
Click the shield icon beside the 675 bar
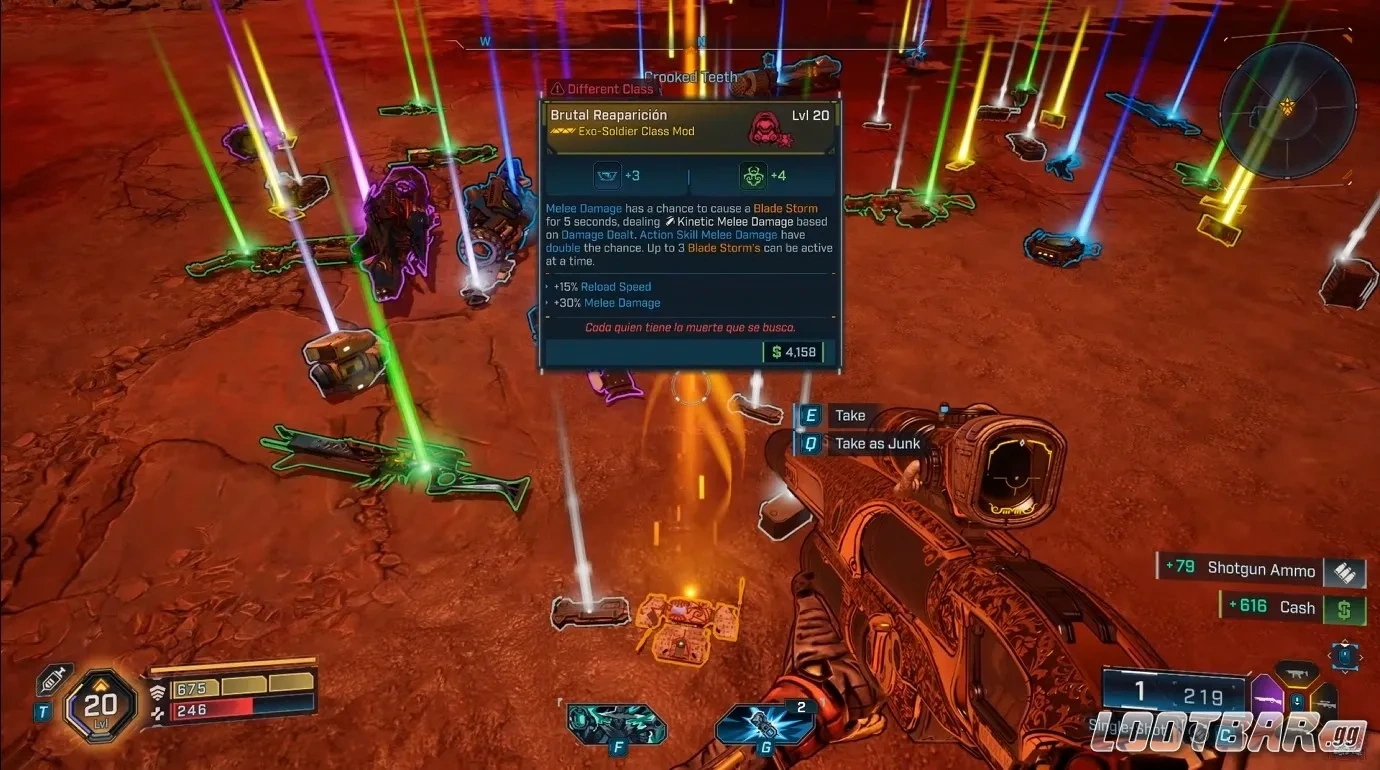(158, 690)
